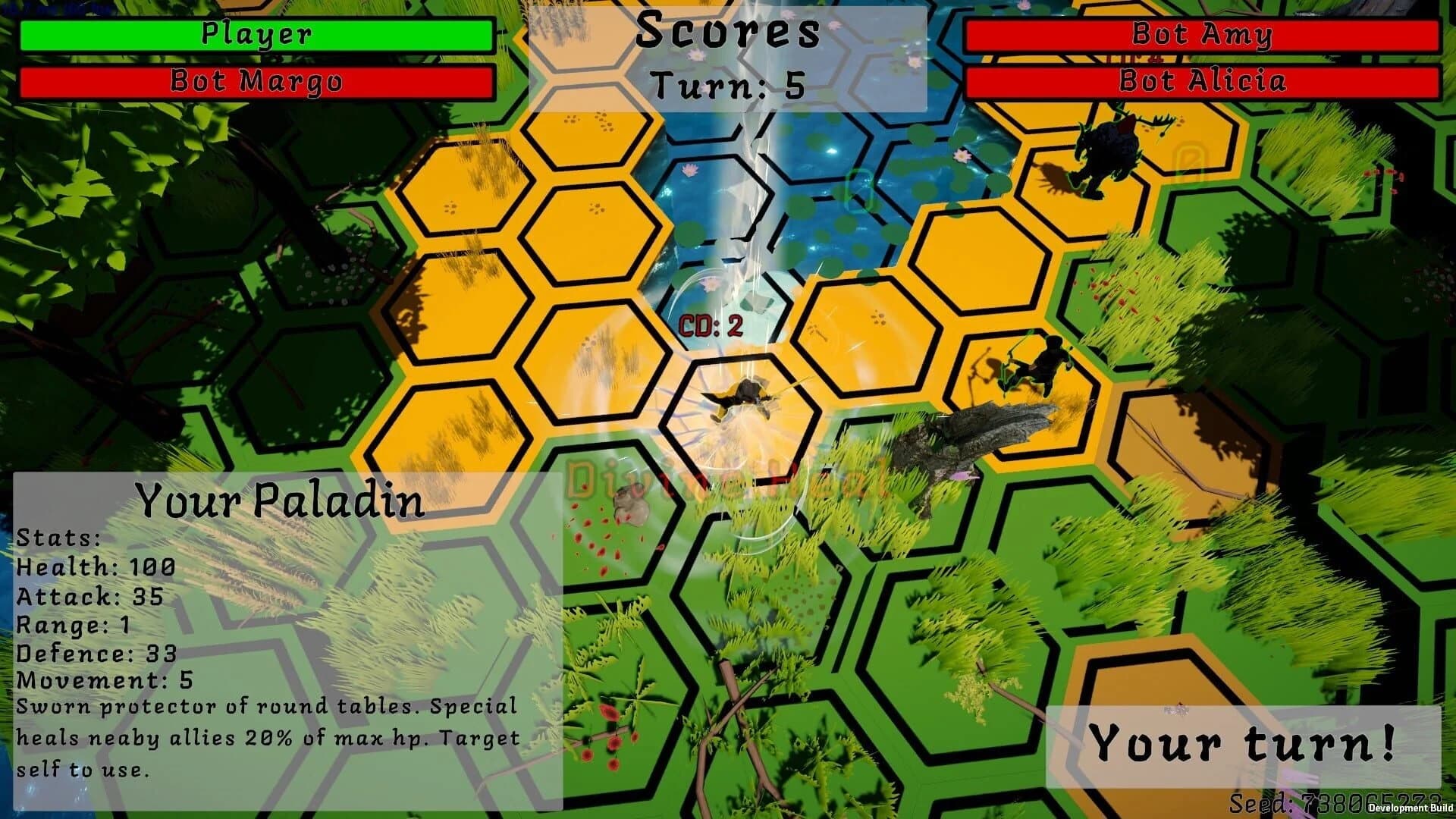Open the Scores panel header
The height and width of the screenshot is (819, 1456).
[728, 32]
